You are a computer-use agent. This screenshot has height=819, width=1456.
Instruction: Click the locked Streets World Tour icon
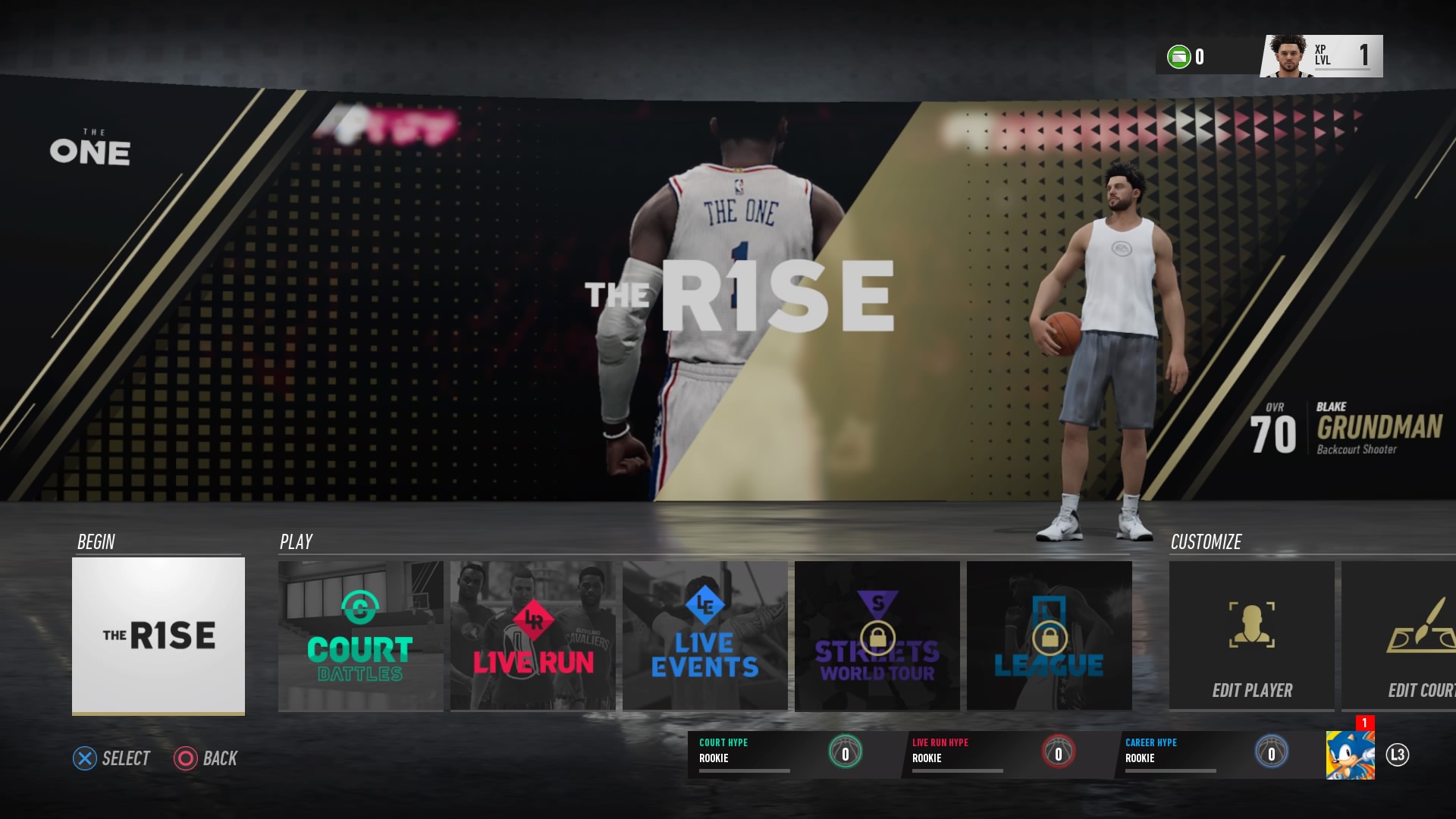(877, 635)
